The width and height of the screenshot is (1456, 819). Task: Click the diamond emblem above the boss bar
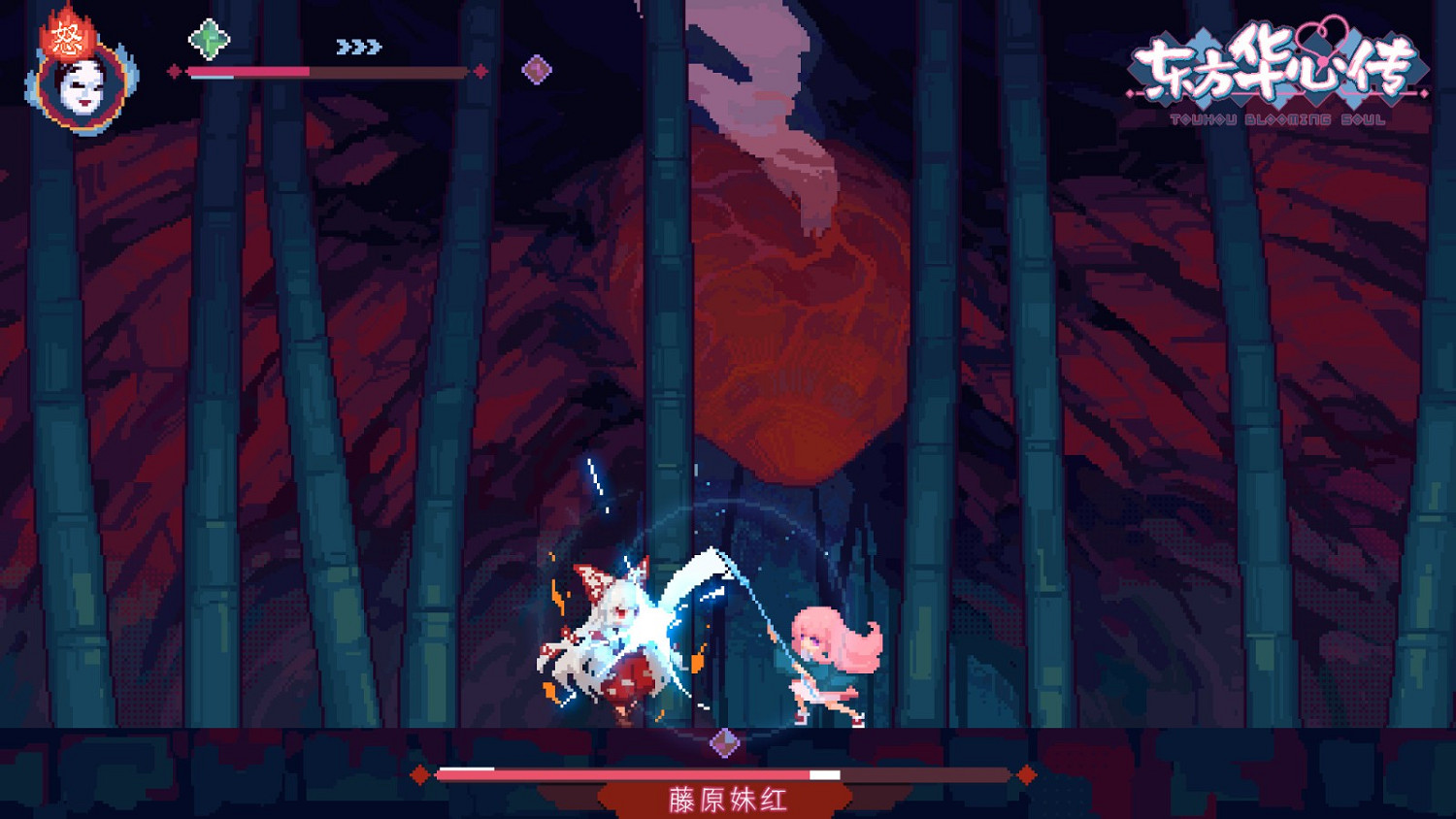point(724,741)
